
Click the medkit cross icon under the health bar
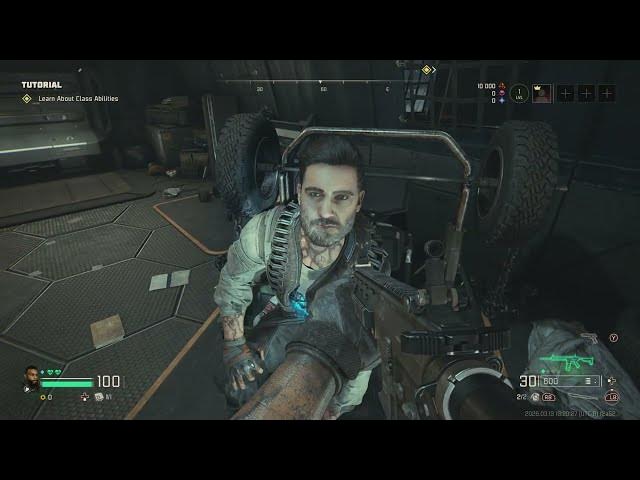point(84,397)
